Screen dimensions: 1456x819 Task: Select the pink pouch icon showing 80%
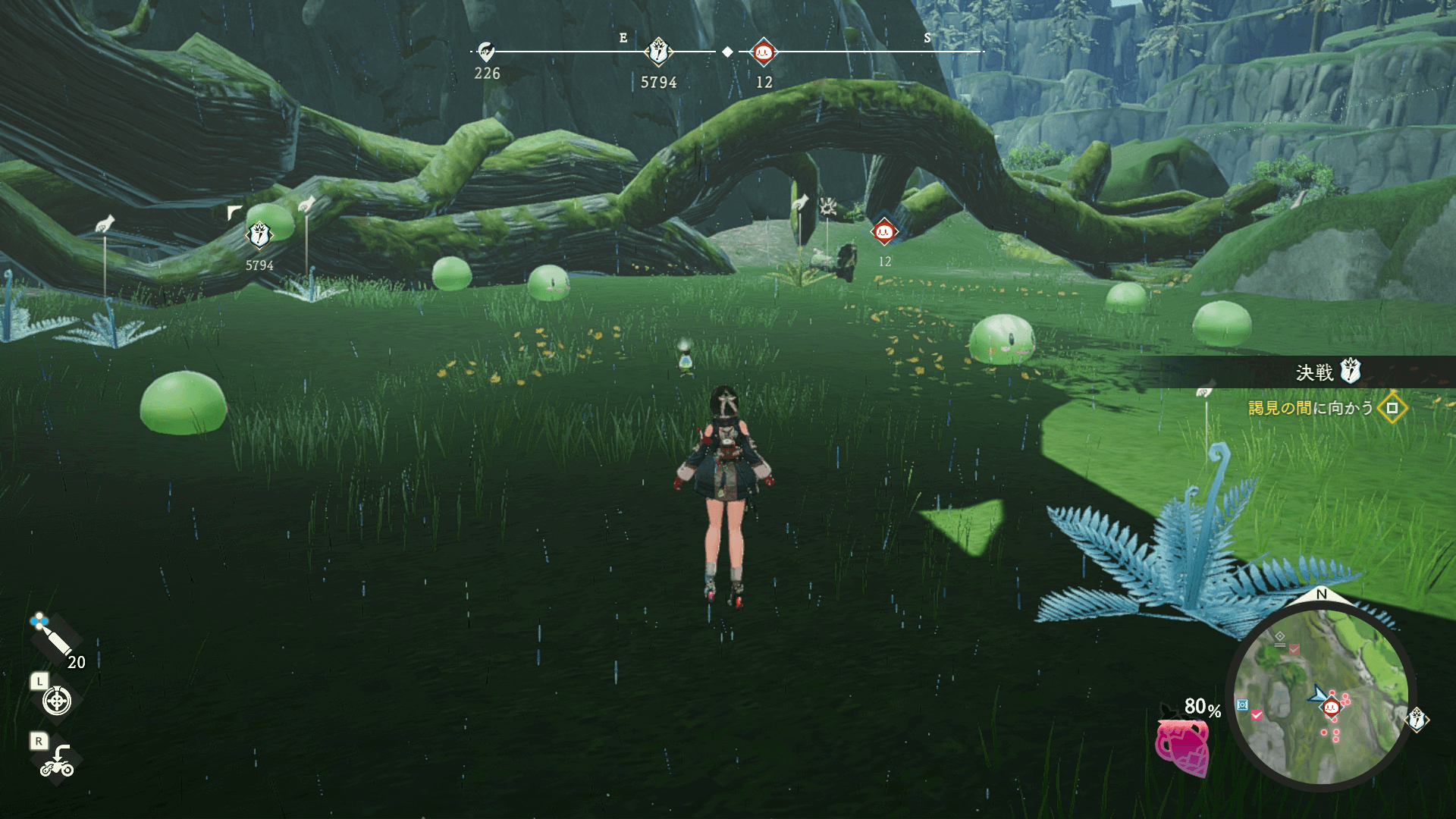pyautogui.click(x=1181, y=747)
